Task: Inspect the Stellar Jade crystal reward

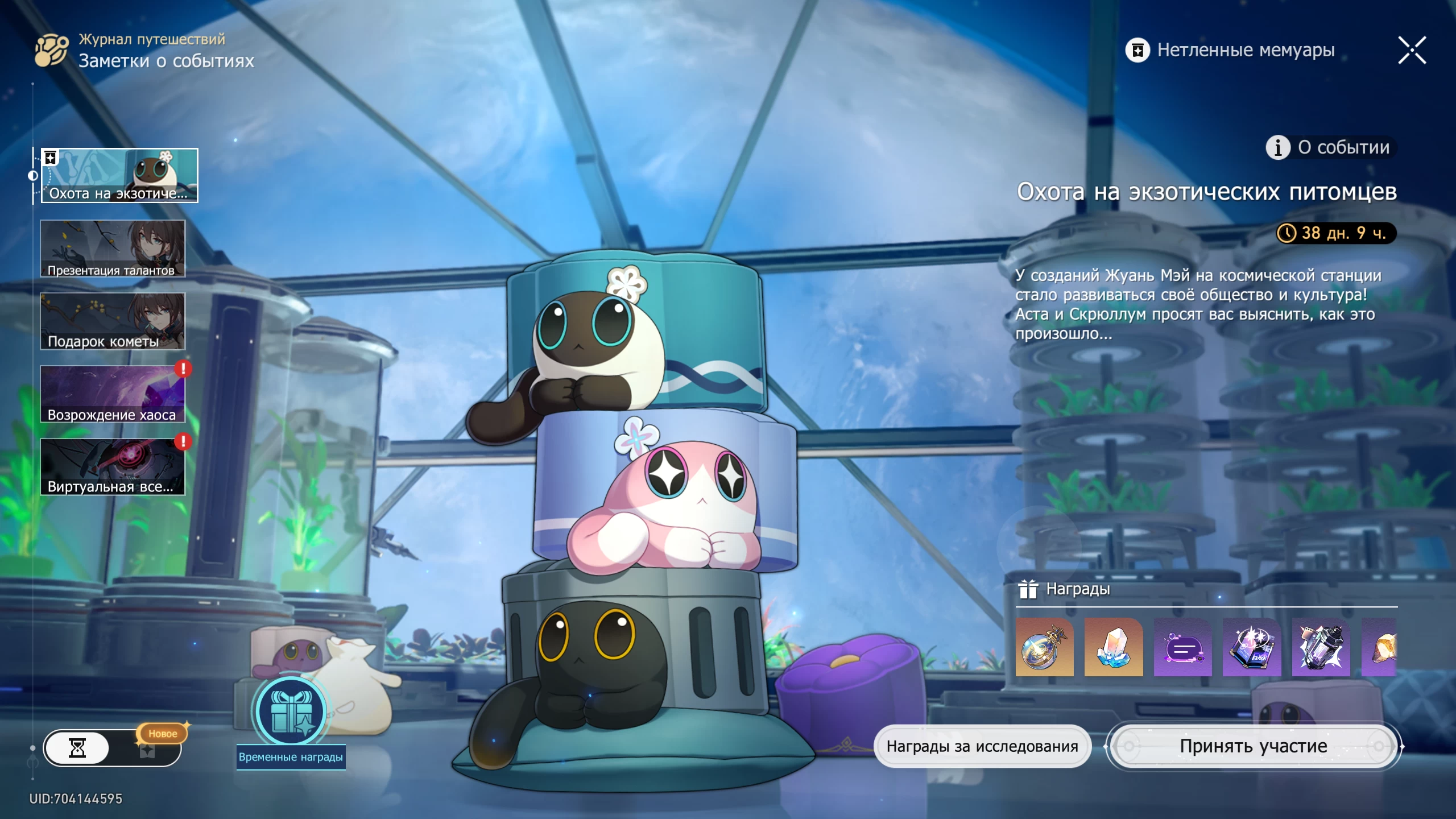Action: pyautogui.click(x=1114, y=647)
